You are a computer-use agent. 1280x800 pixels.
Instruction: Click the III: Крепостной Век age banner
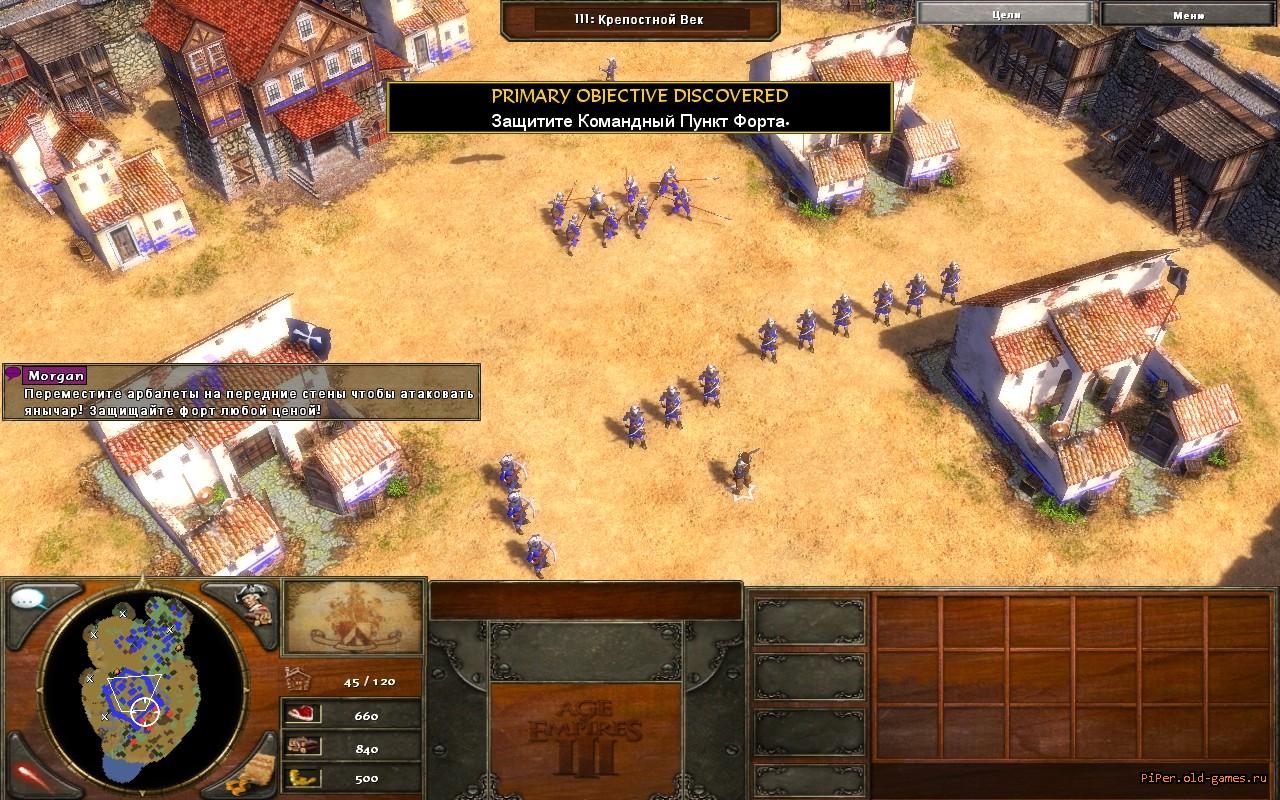pos(640,19)
